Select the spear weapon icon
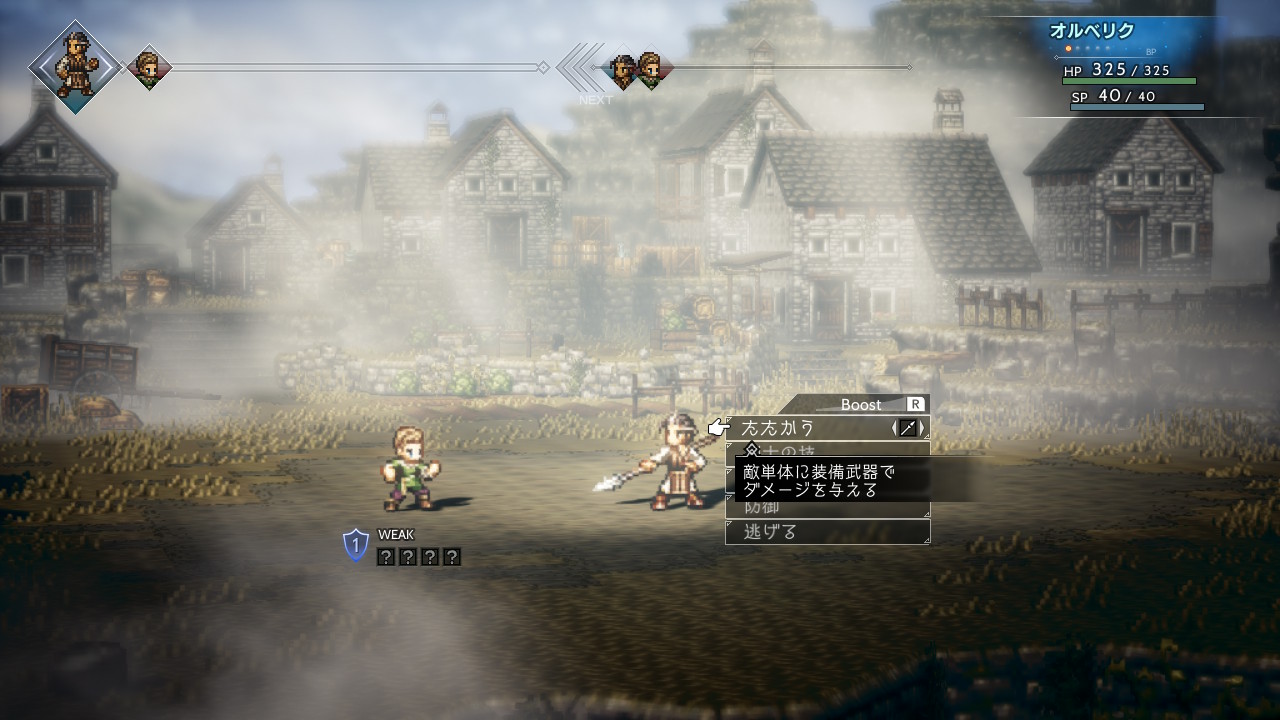Image resolution: width=1280 pixels, height=720 pixels. pyautogui.click(x=908, y=429)
